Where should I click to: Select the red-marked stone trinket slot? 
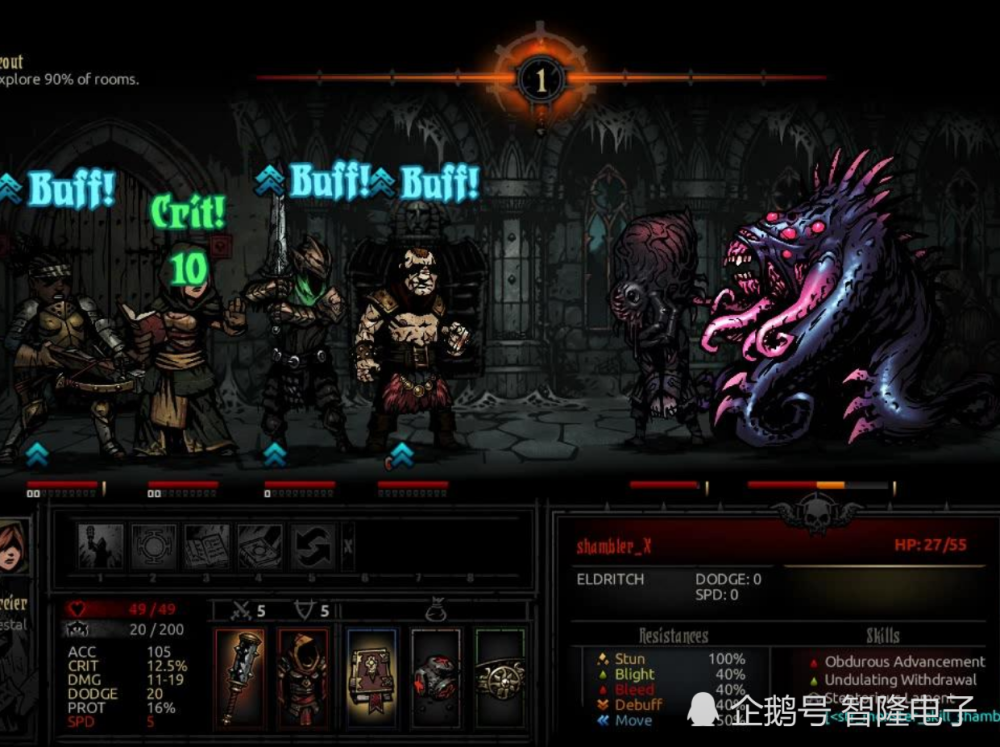436,677
